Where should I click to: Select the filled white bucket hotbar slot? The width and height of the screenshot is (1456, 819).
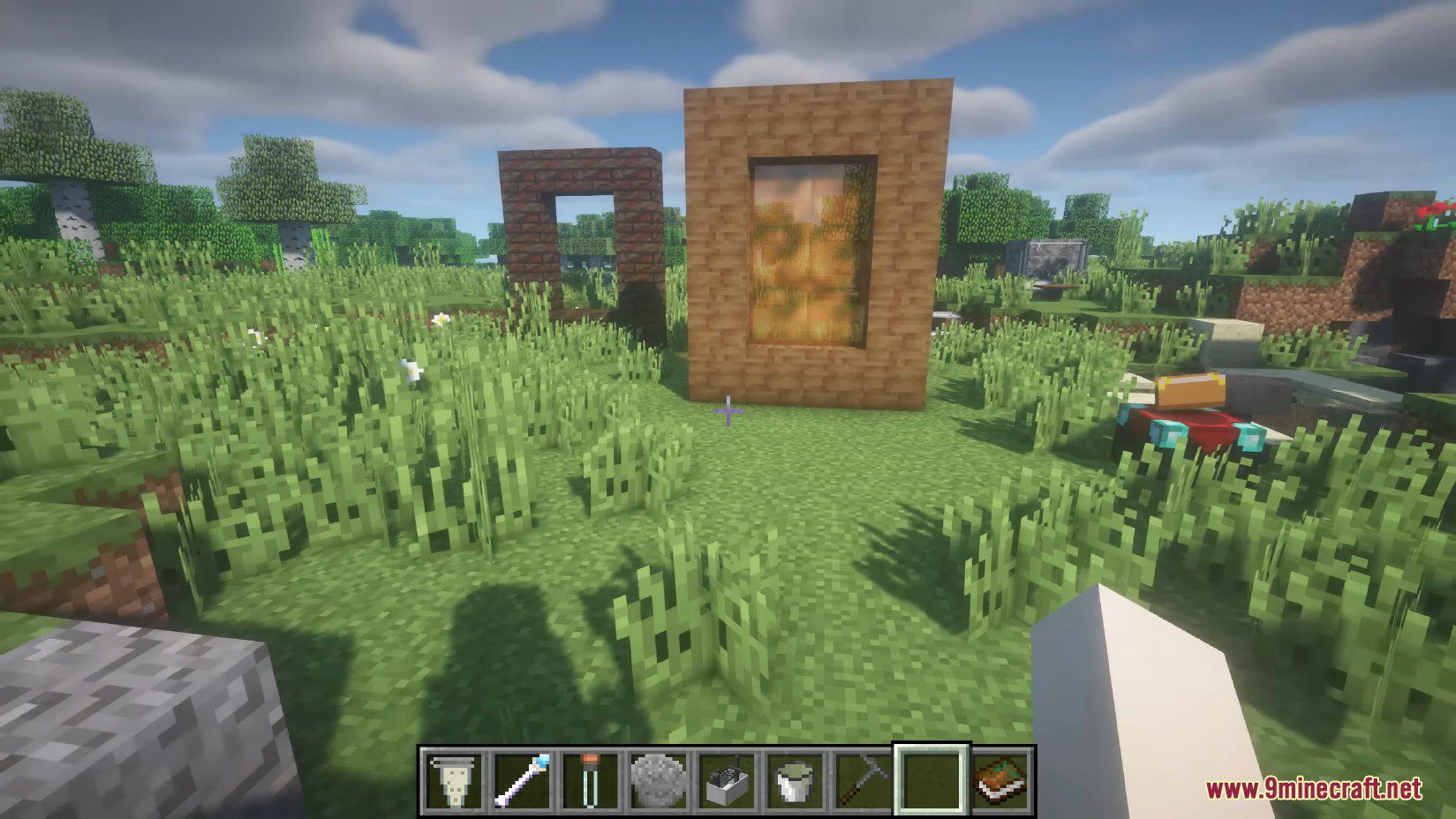[x=797, y=780]
